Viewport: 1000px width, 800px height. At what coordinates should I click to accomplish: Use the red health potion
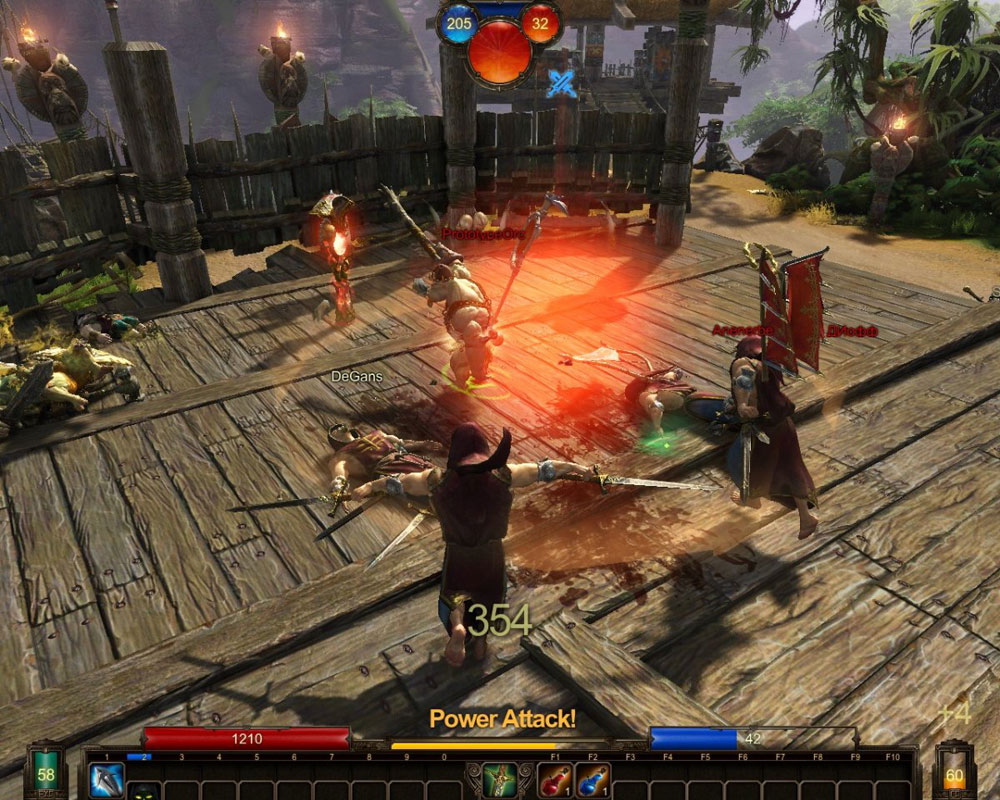[x=555, y=779]
